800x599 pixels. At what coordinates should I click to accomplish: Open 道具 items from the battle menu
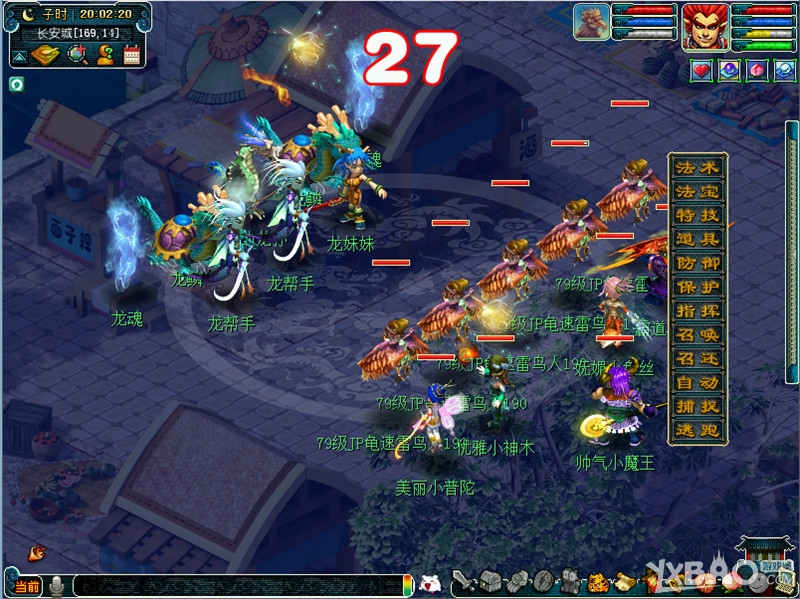(x=697, y=239)
